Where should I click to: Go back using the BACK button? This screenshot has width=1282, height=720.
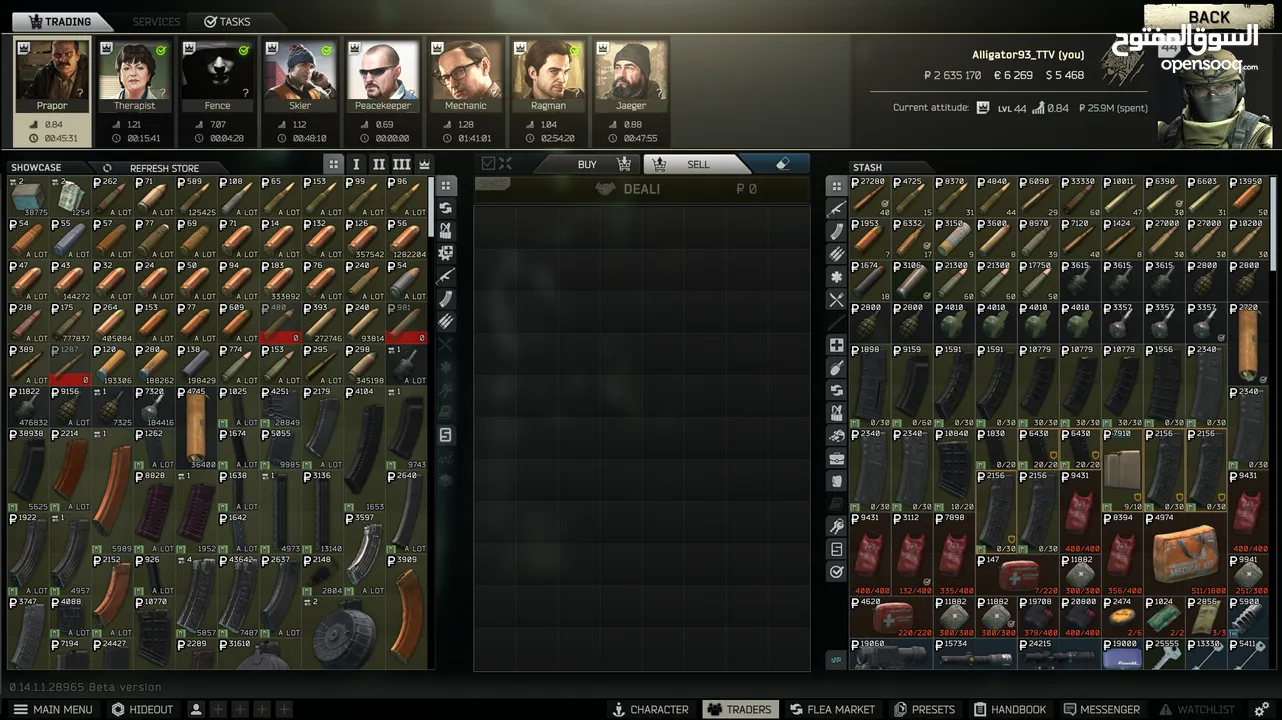[1208, 17]
